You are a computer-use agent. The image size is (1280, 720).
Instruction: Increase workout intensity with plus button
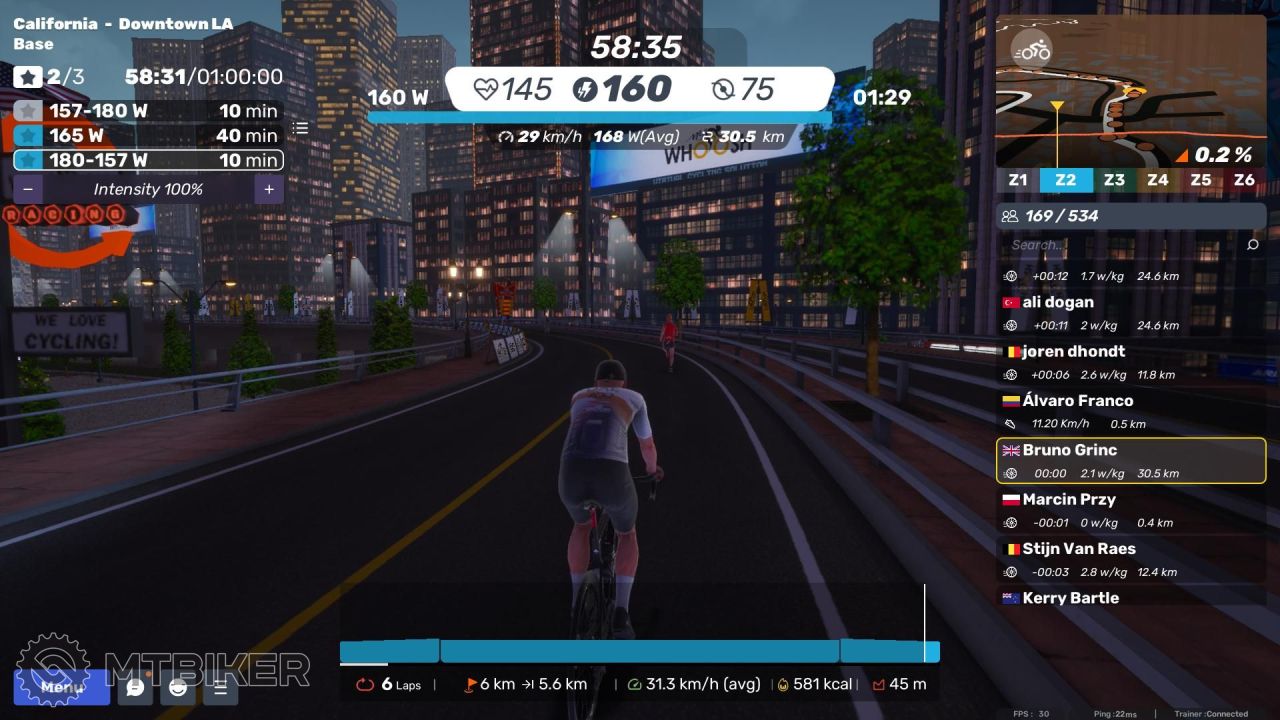point(268,189)
